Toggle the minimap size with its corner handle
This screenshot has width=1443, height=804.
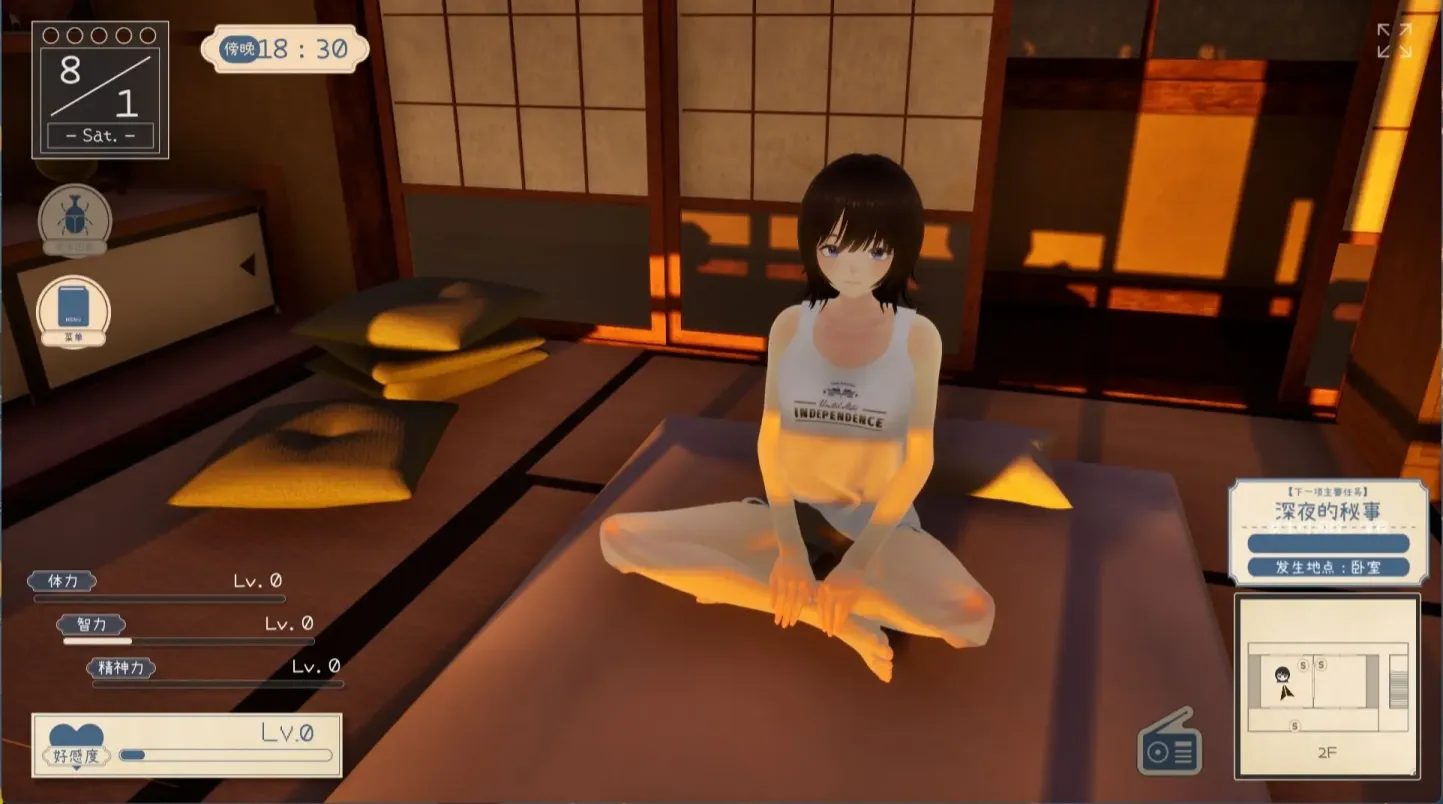point(1412,771)
